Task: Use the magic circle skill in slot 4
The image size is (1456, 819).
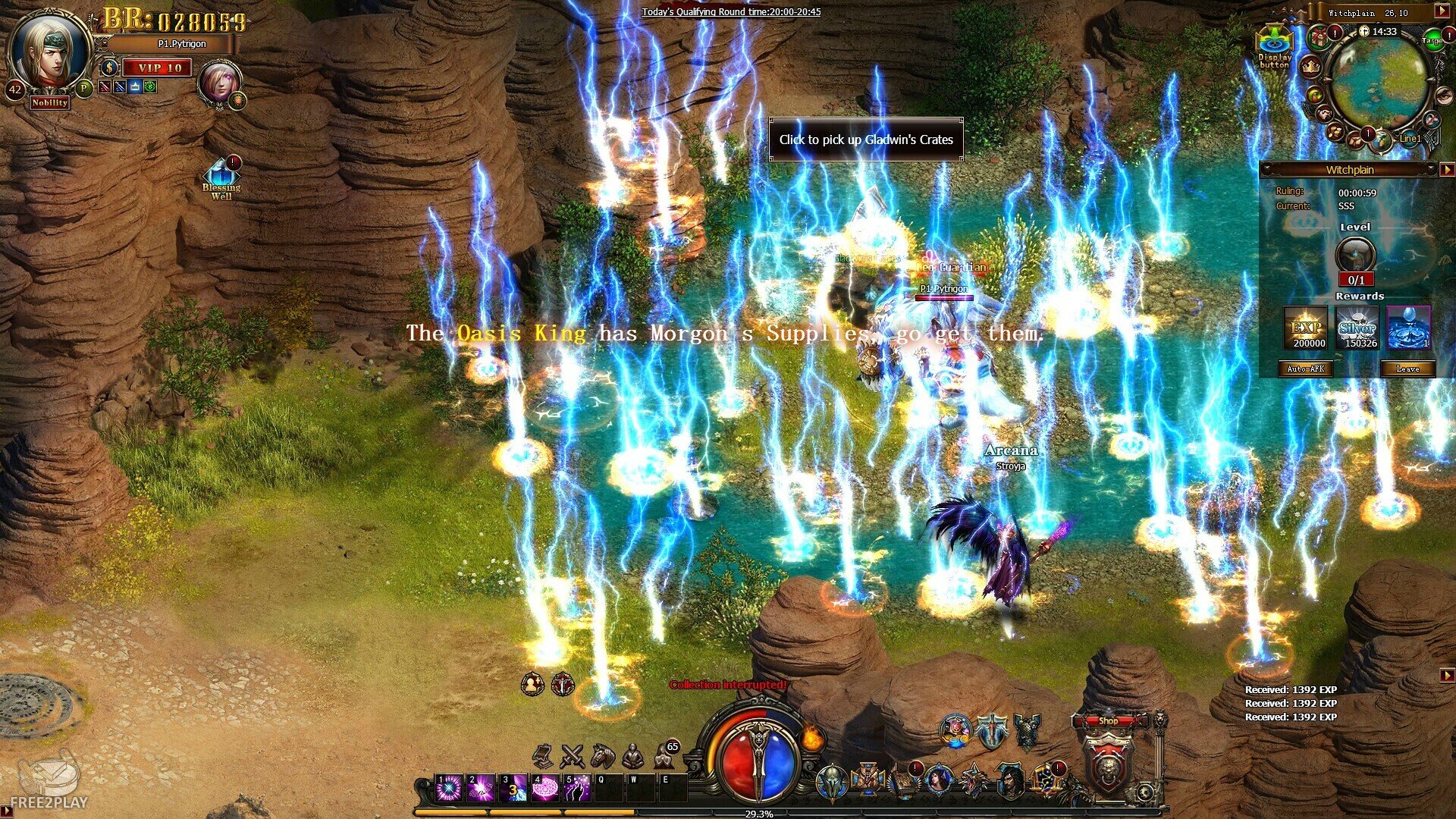Action: coord(544,789)
